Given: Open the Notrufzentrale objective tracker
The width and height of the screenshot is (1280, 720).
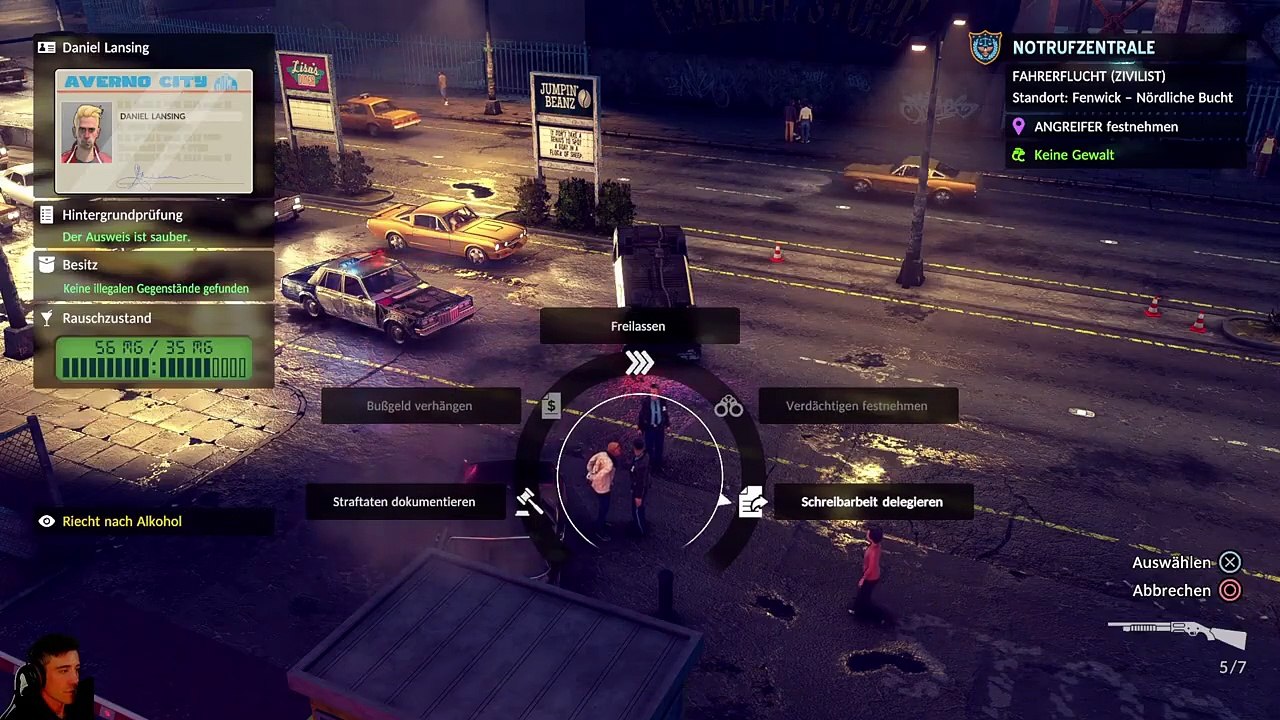Looking at the screenshot, I should 1083,47.
